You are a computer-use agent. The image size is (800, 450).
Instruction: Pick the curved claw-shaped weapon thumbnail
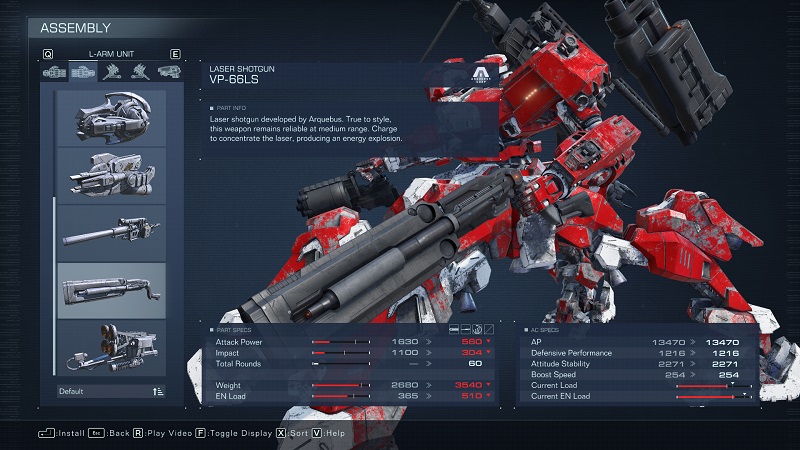point(111,117)
